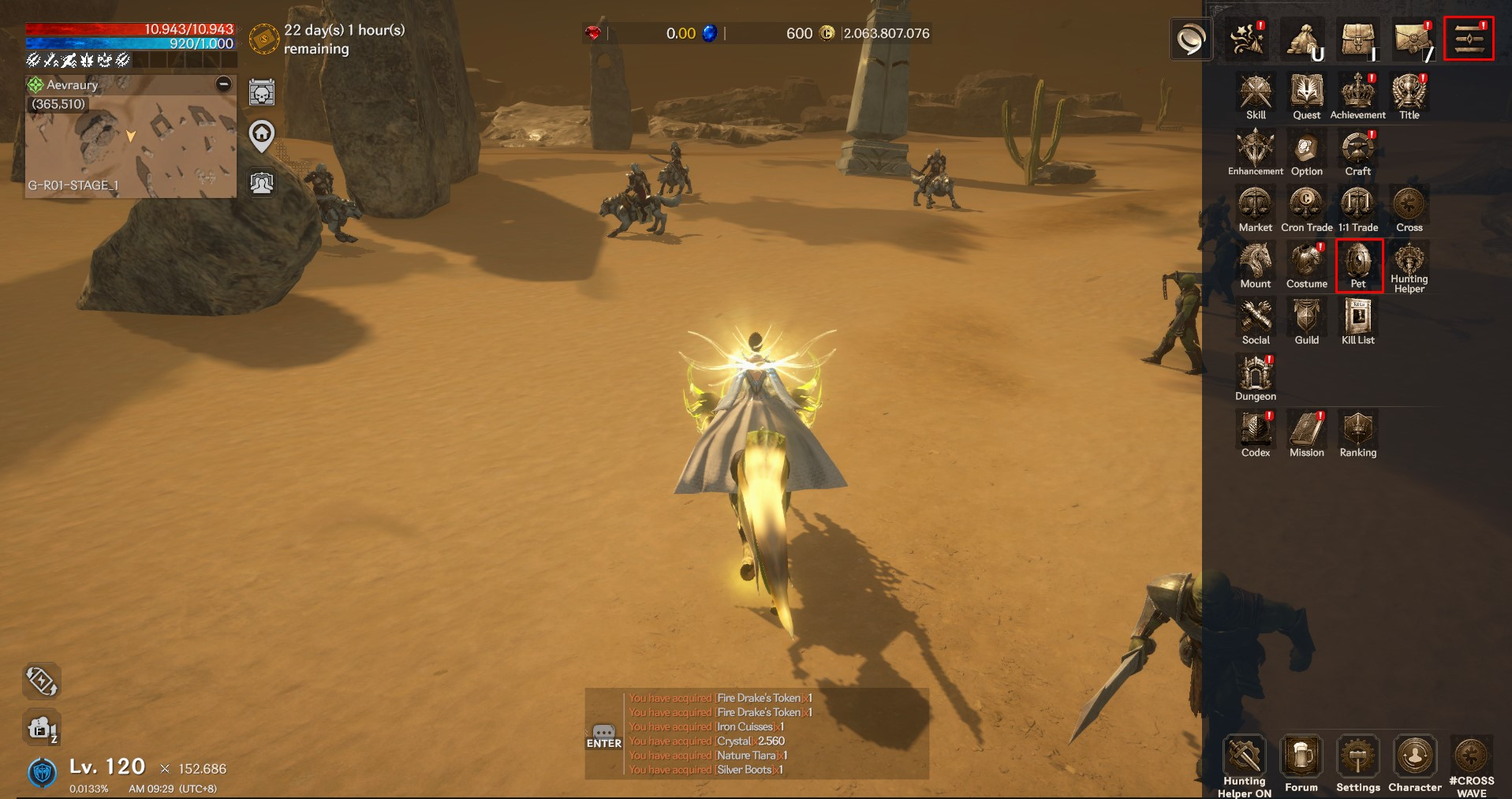Click the Pet icon
The height and width of the screenshot is (799, 1512).
click(1358, 264)
